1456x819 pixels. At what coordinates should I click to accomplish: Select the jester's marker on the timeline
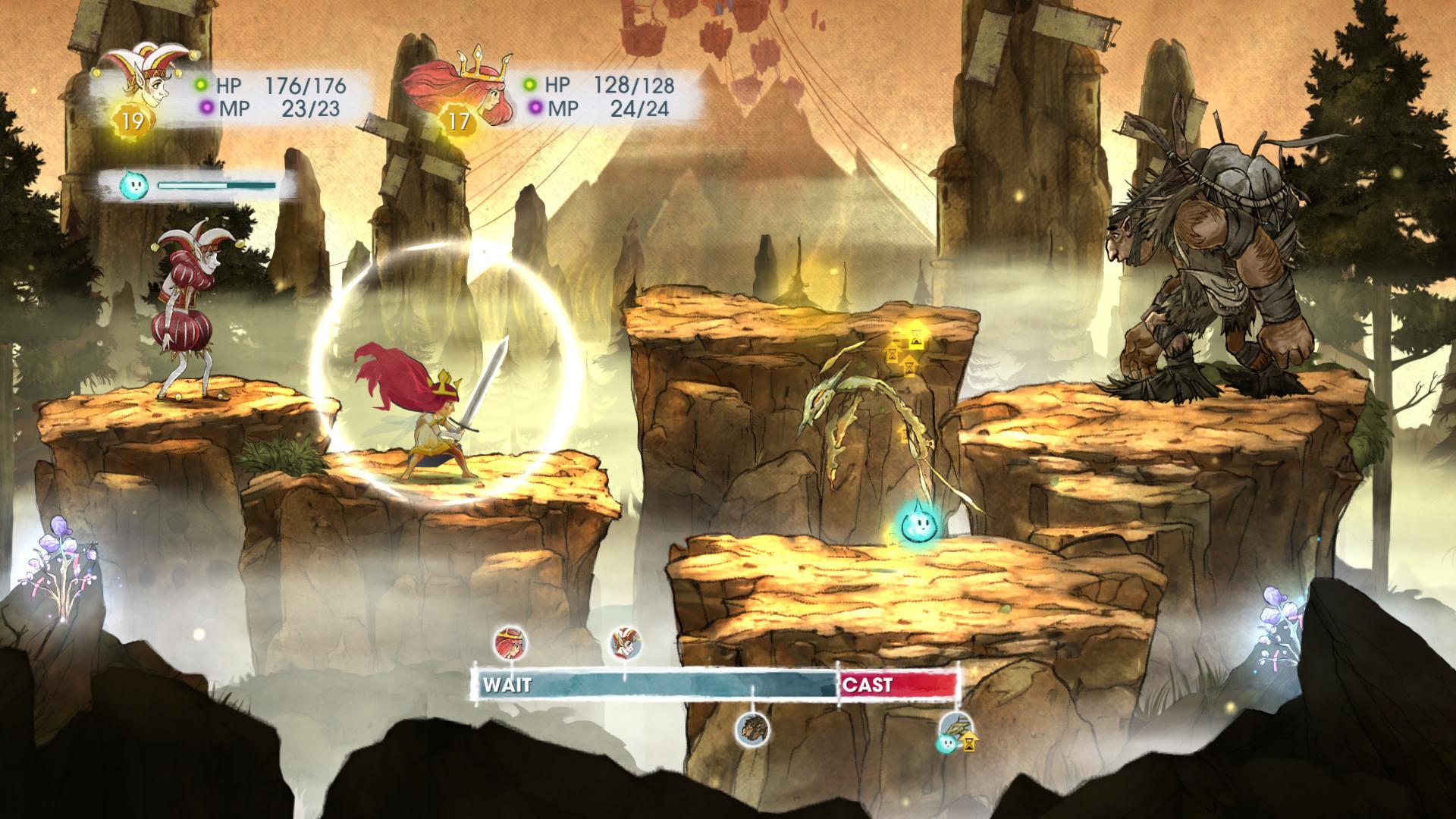click(625, 643)
